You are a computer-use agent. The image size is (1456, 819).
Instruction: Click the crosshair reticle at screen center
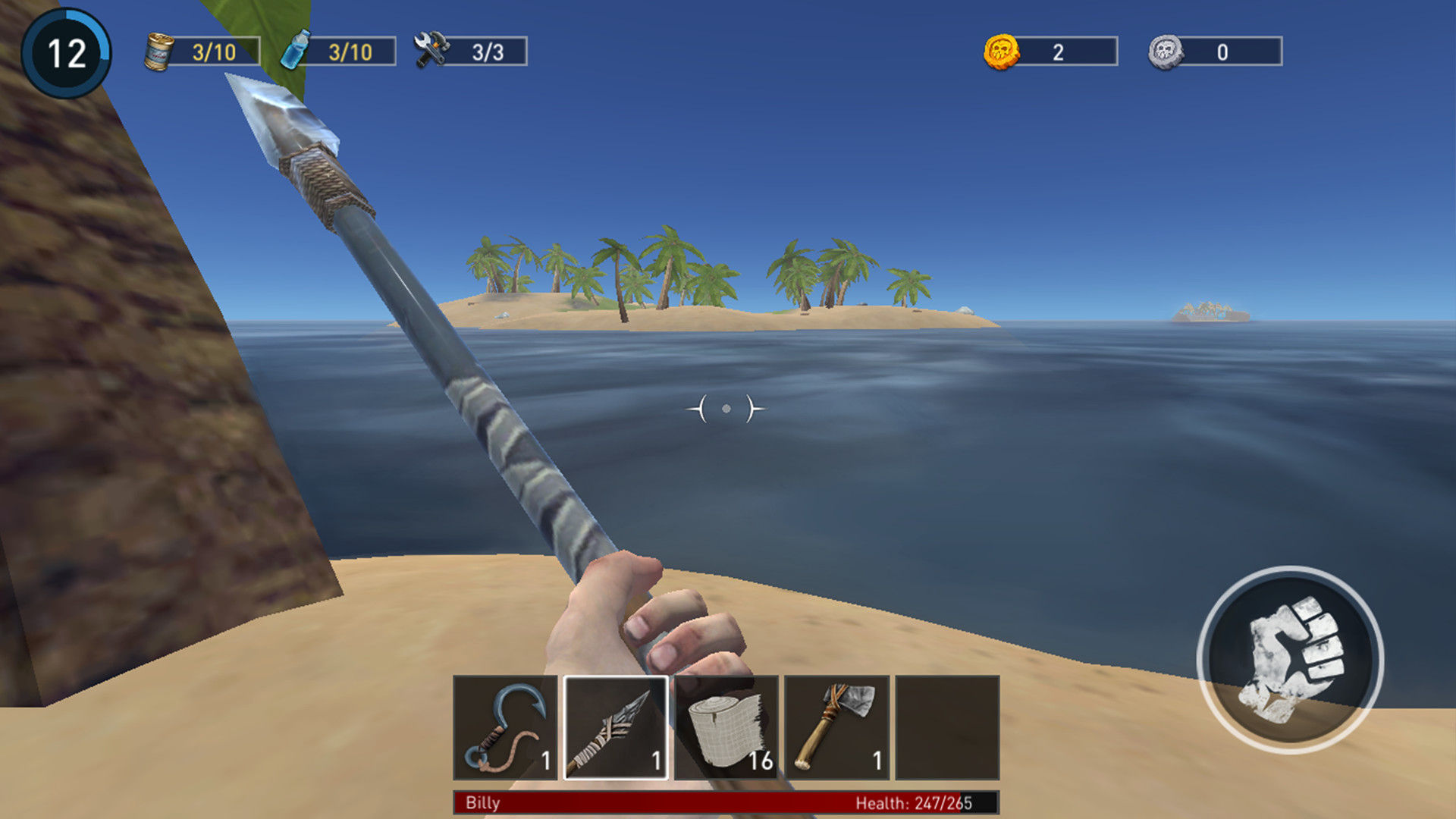(726, 409)
